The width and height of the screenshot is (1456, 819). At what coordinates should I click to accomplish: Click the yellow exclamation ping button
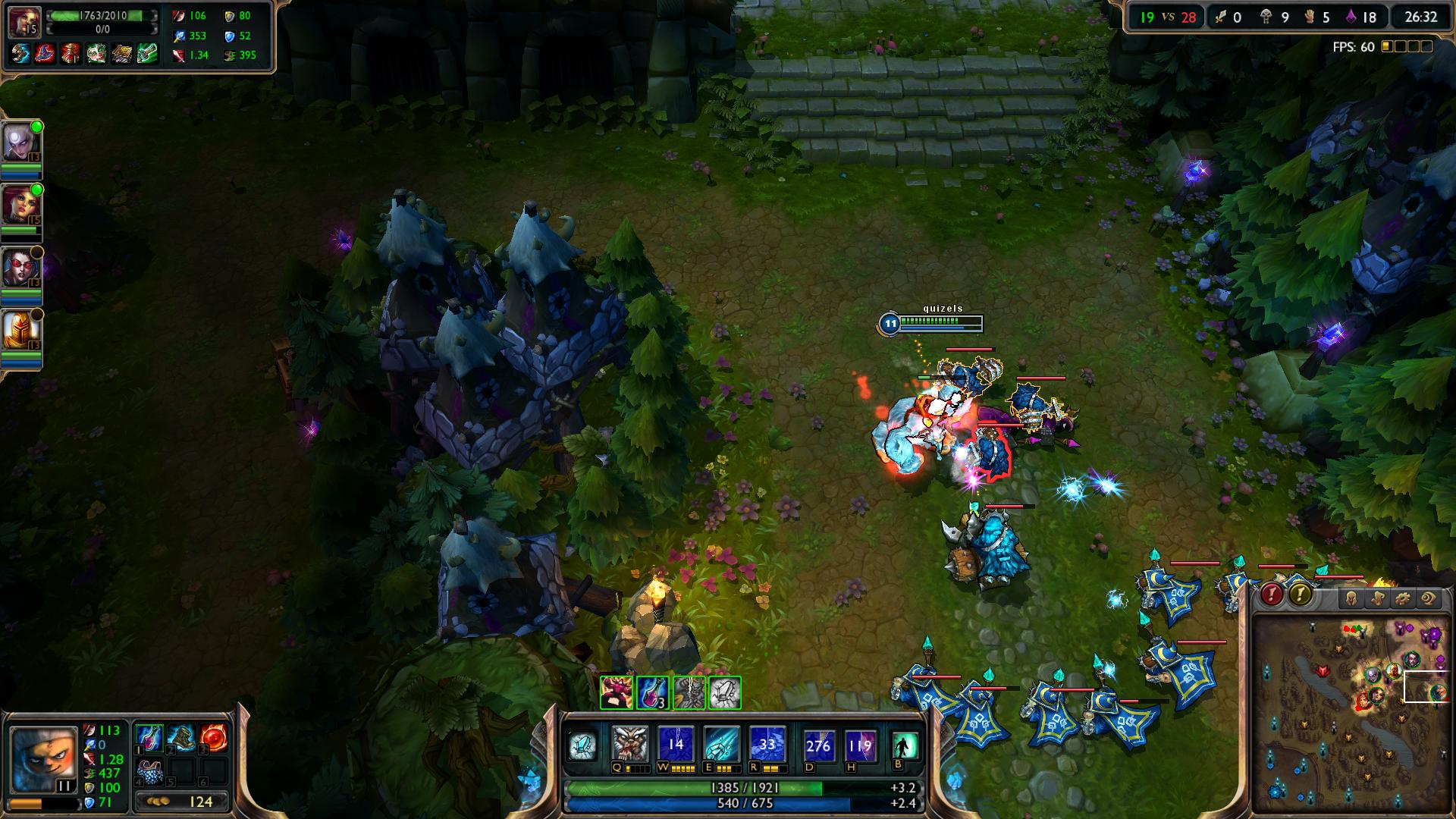(x=1301, y=594)
